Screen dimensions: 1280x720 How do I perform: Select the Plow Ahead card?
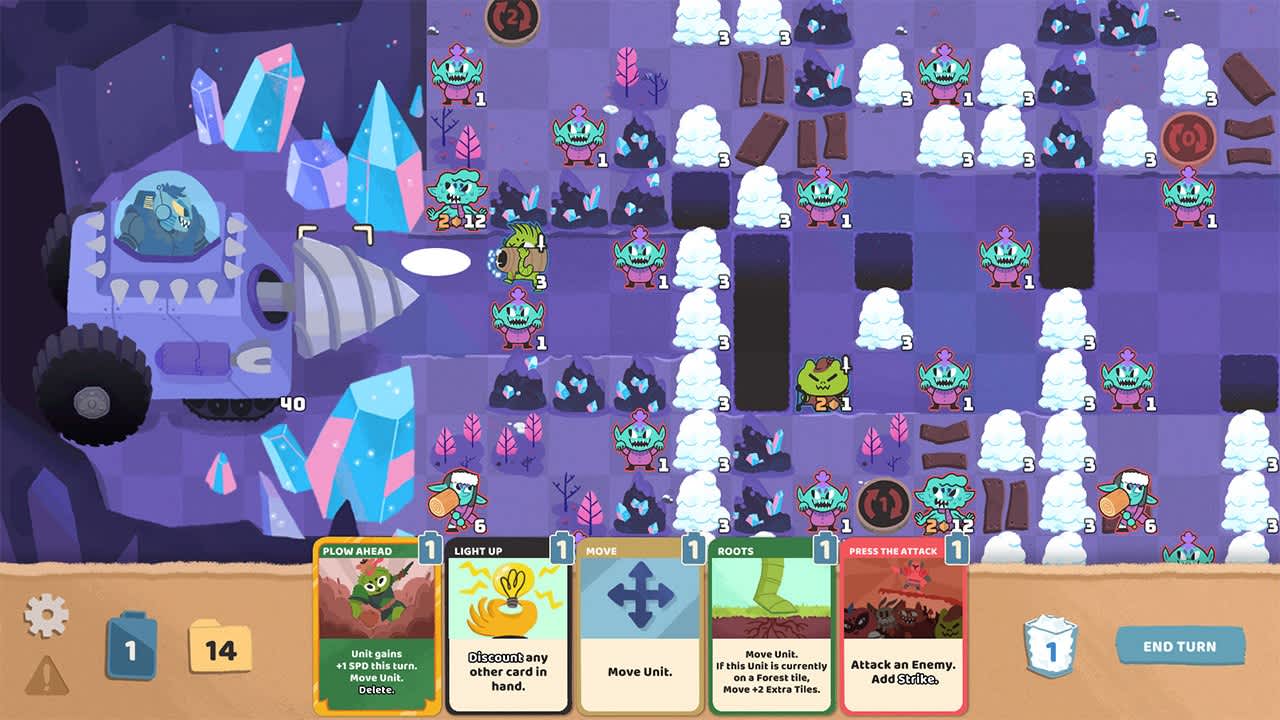tap(375, 630)
